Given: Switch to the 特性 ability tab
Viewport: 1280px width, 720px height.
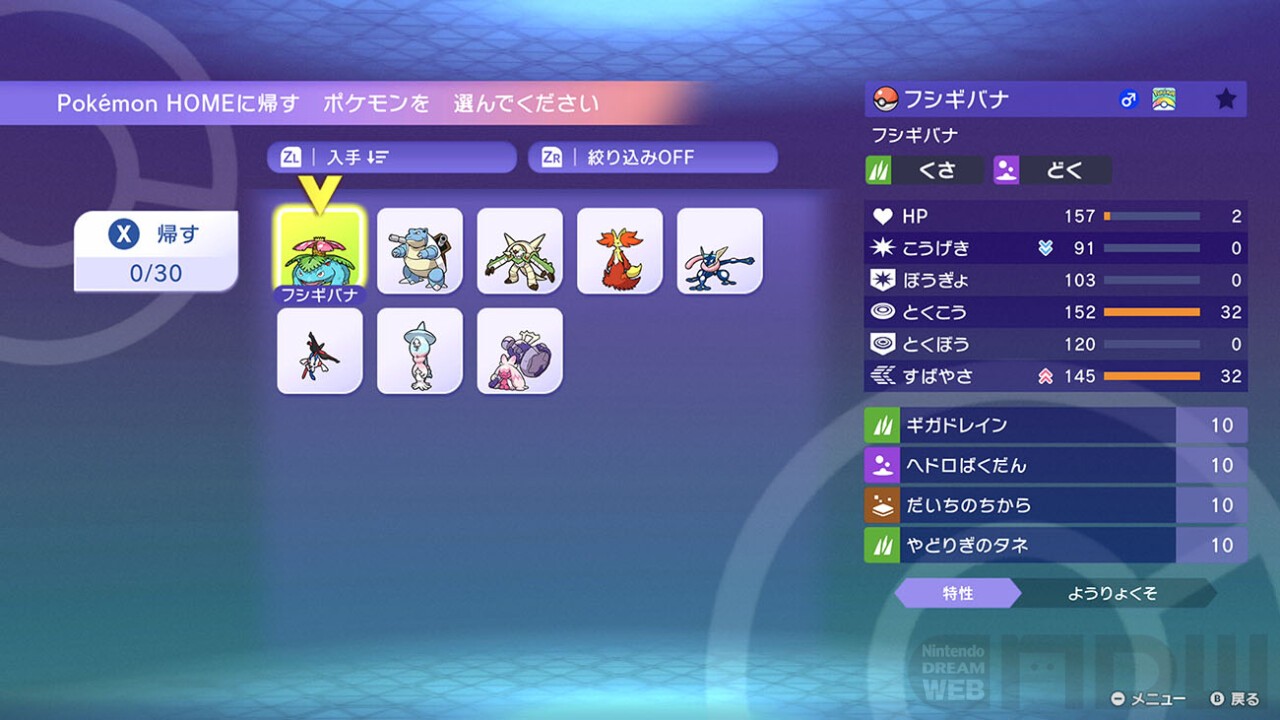Looking at the screenshot, I should pyautogui.click(x=957, y=593).
